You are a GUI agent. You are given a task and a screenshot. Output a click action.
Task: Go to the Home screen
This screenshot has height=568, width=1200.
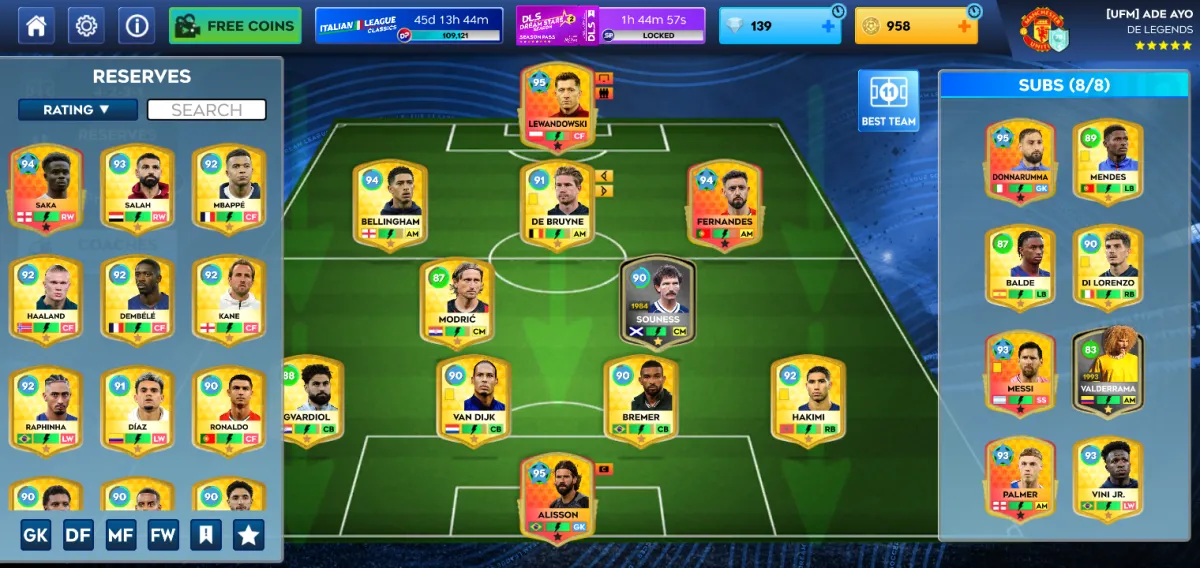(x=36, y=25)
